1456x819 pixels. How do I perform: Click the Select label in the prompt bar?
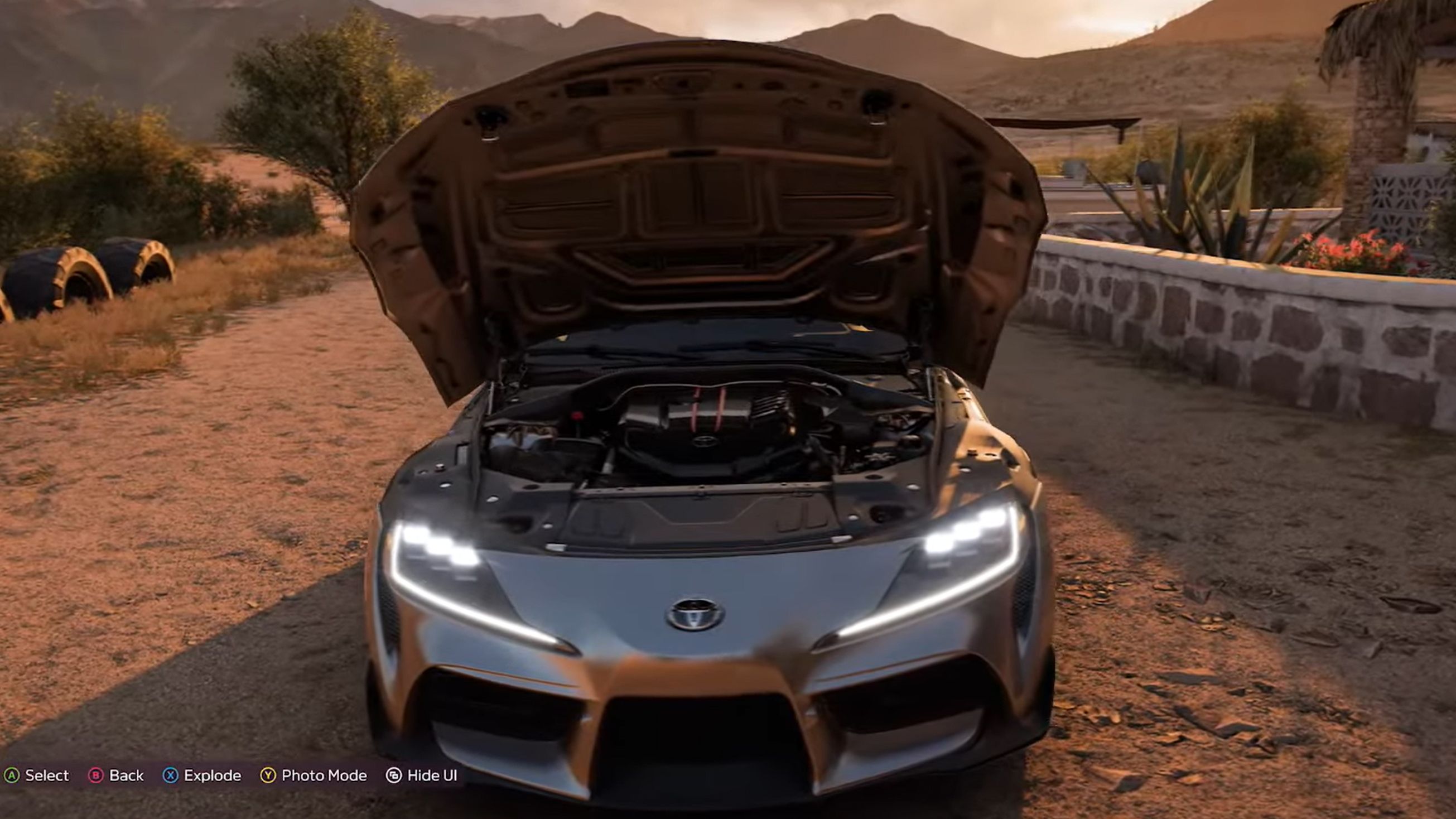click(47, 775)
